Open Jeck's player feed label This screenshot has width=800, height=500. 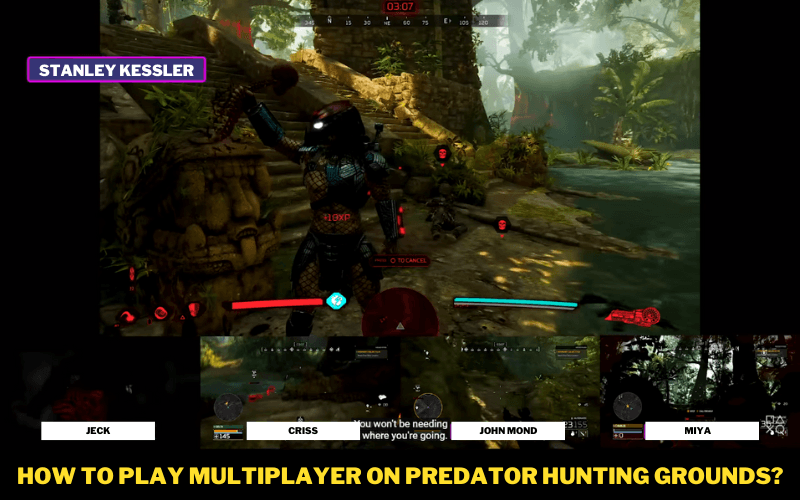point(98,431)
